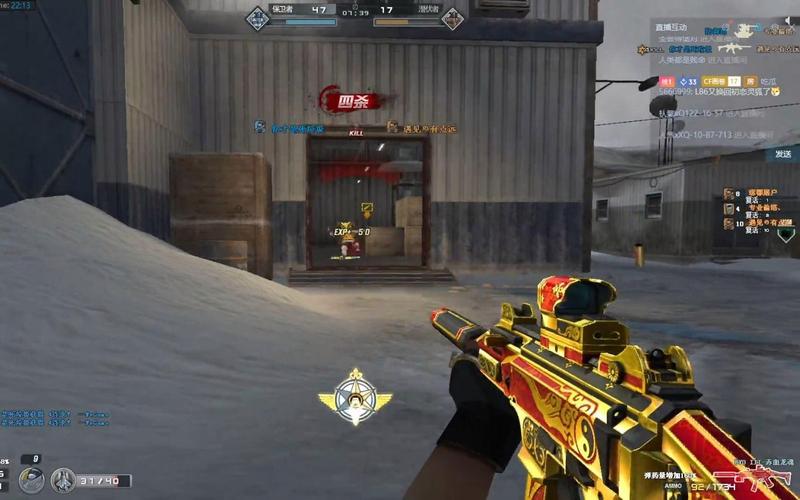Select the fighter jet airstrike icon
The image size is (800, 500).
pos(64,480)
